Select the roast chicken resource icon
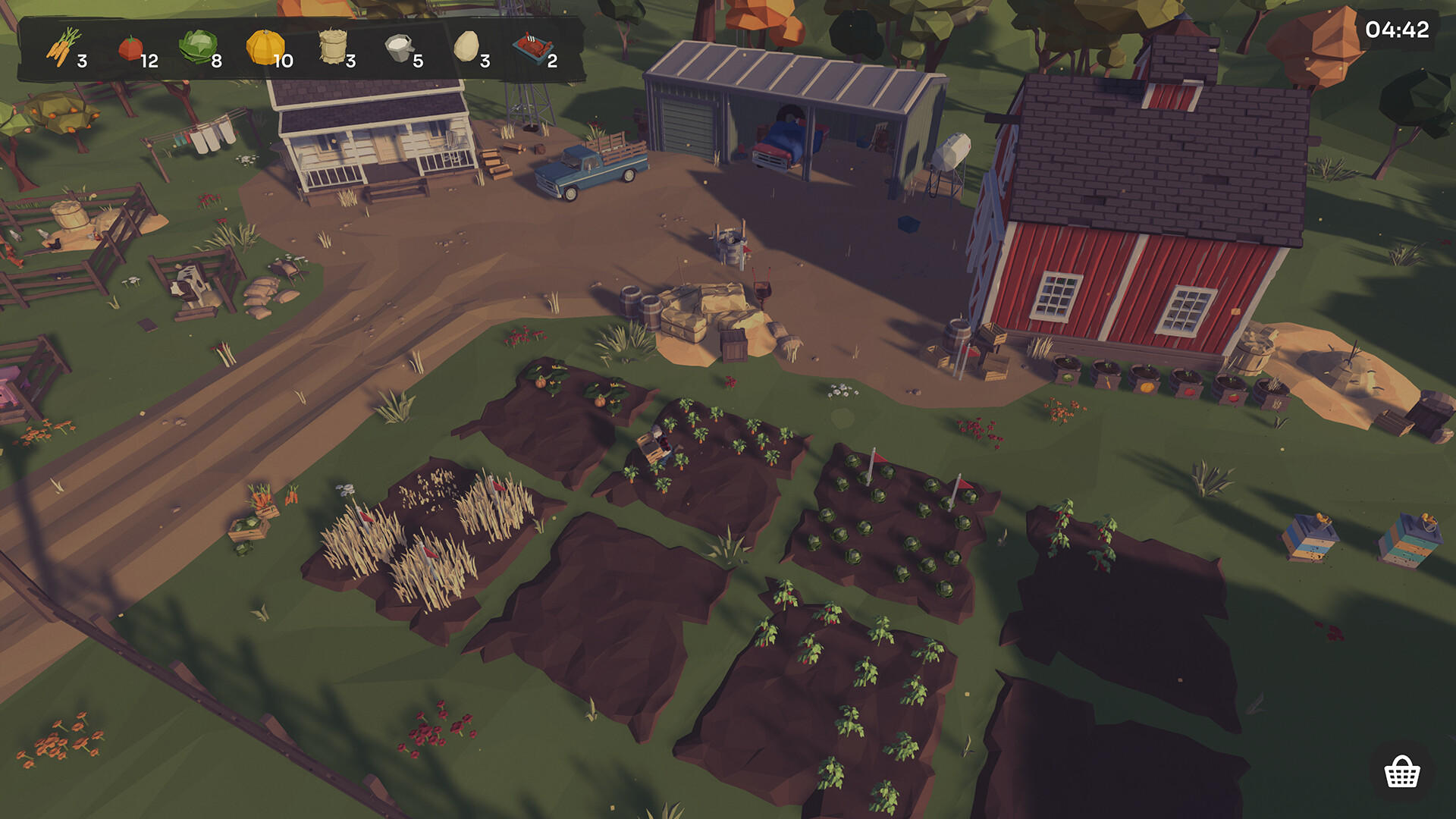 click(531, 45)
